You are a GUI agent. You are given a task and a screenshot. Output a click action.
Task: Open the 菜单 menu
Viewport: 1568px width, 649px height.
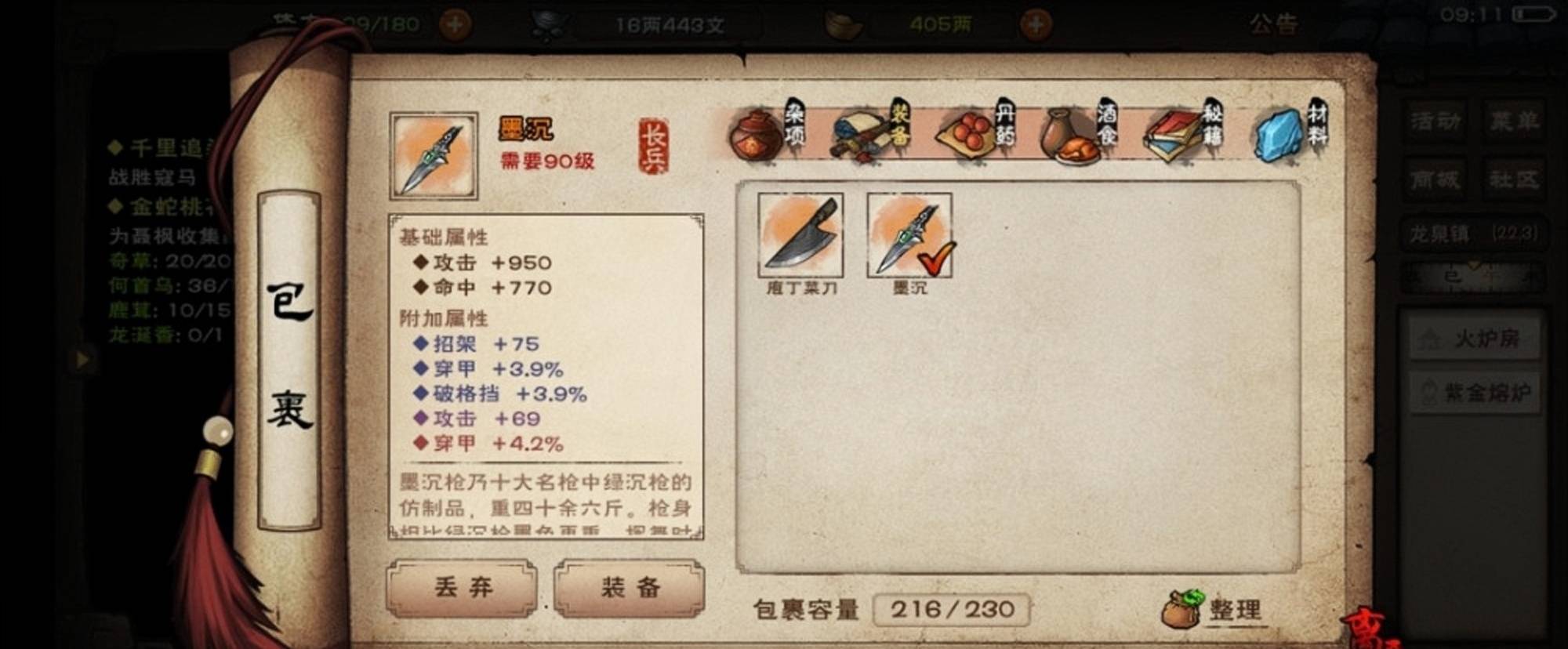pyautogui.click(x=1513, y=122)
